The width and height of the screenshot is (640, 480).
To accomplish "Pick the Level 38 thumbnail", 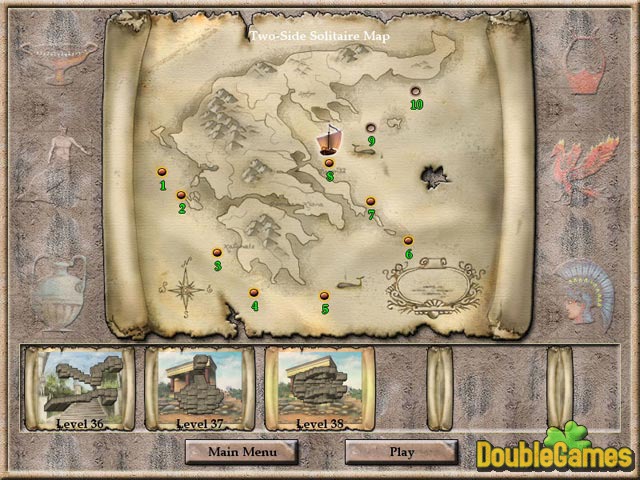I will point(319,387).
